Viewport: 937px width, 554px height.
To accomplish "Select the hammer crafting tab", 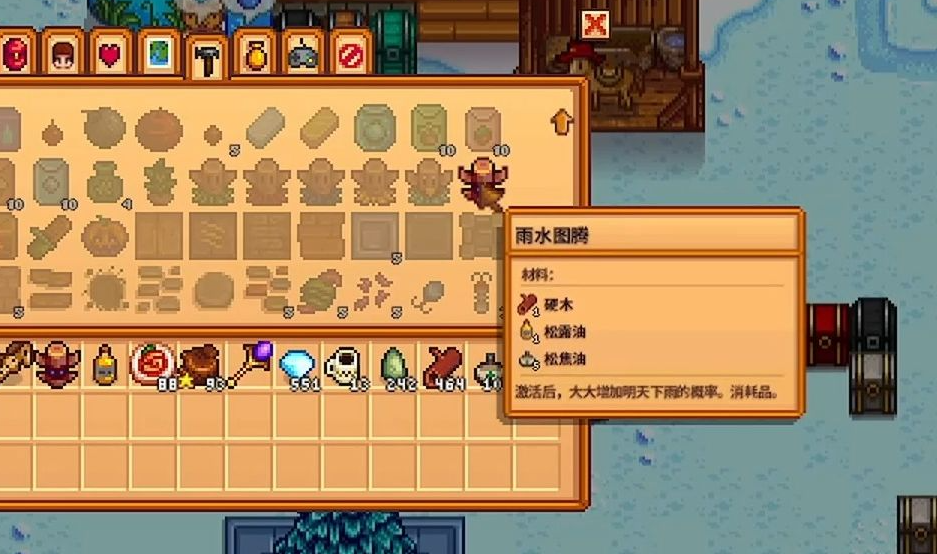I will 208,57.
